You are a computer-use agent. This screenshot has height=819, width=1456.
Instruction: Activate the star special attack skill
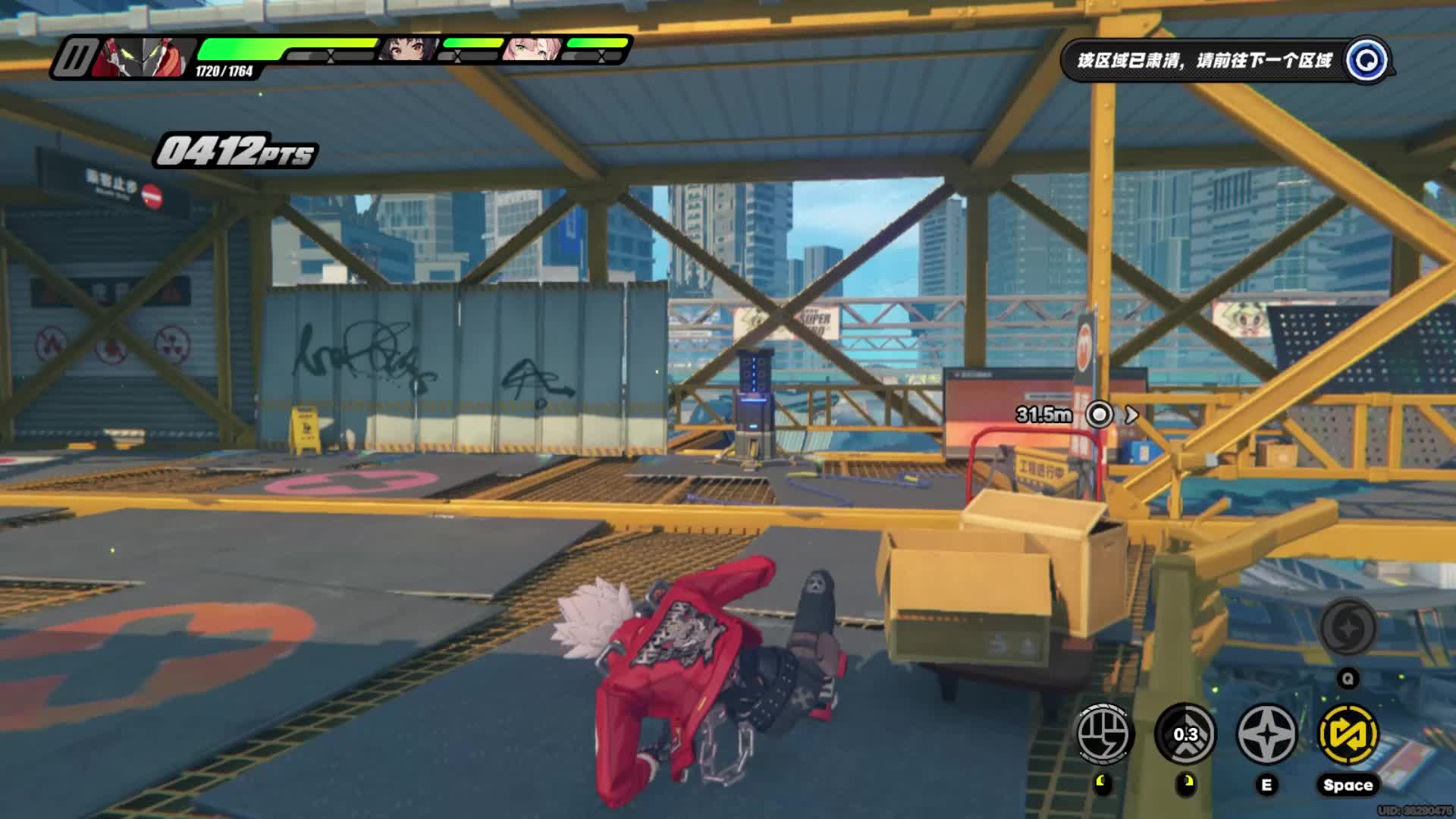(1266, 733)
